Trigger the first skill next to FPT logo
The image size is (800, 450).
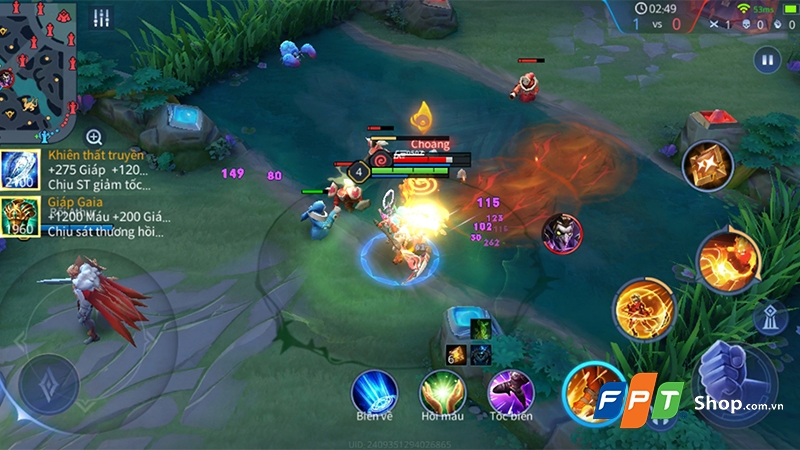coord(592,391)
